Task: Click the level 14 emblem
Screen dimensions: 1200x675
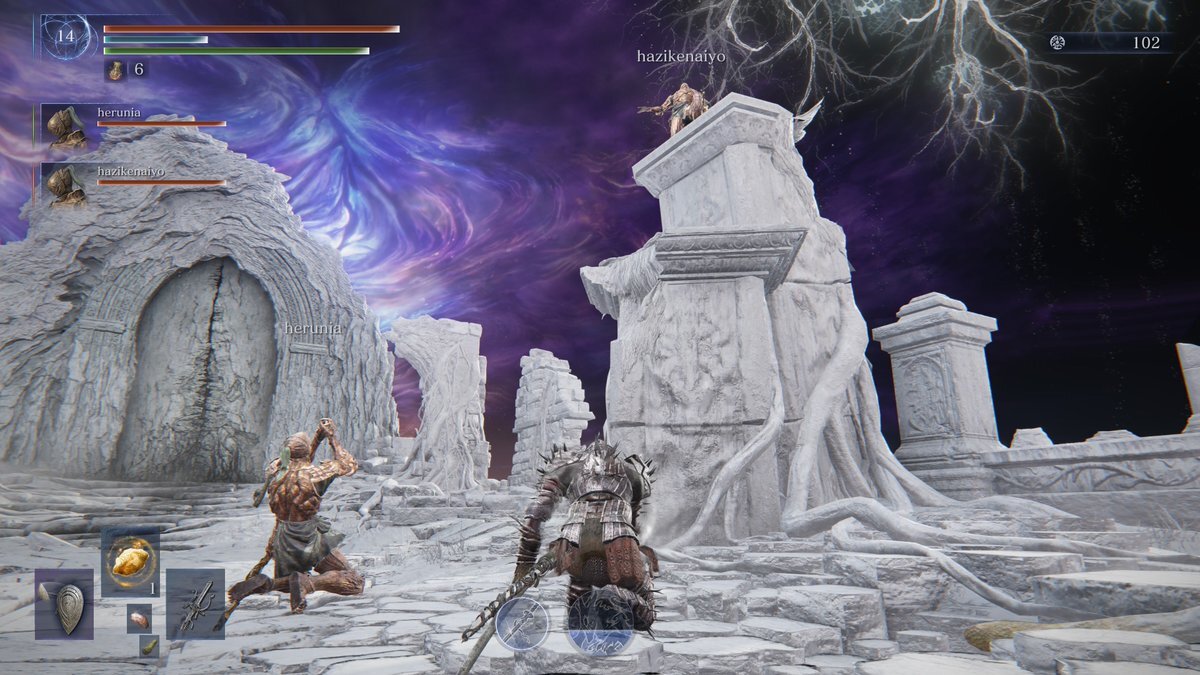Action: (66, 37)
